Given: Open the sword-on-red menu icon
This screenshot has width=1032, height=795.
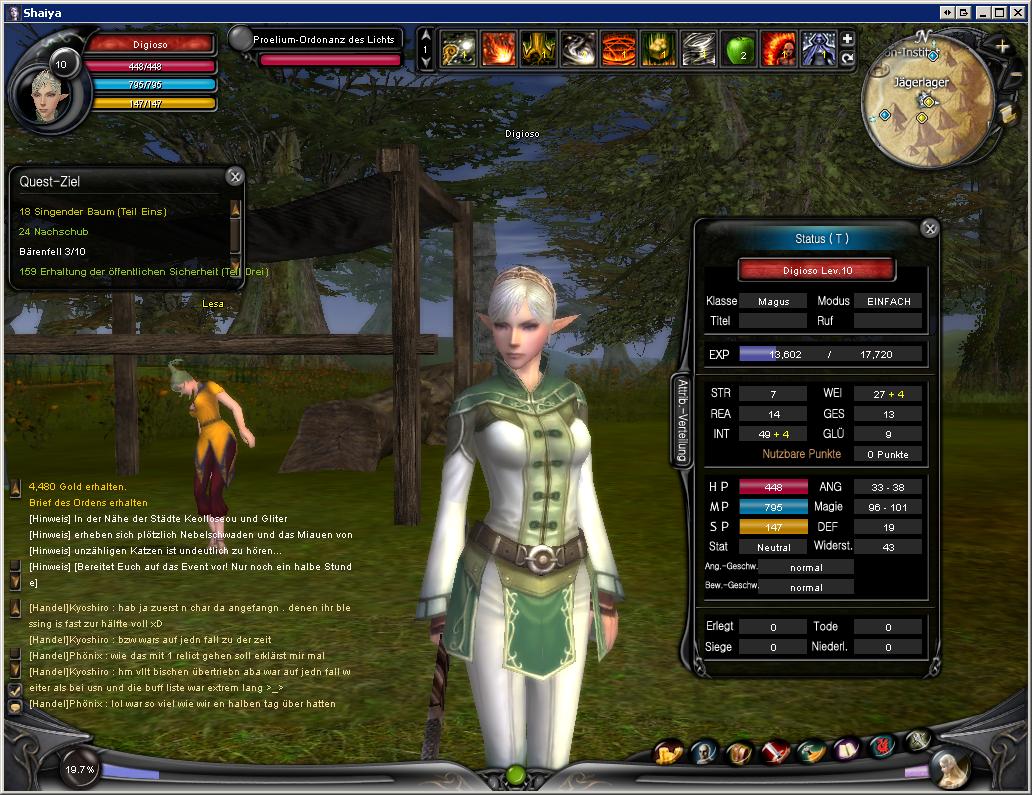Looking at the screenshot, I should [x=776, y=752].
